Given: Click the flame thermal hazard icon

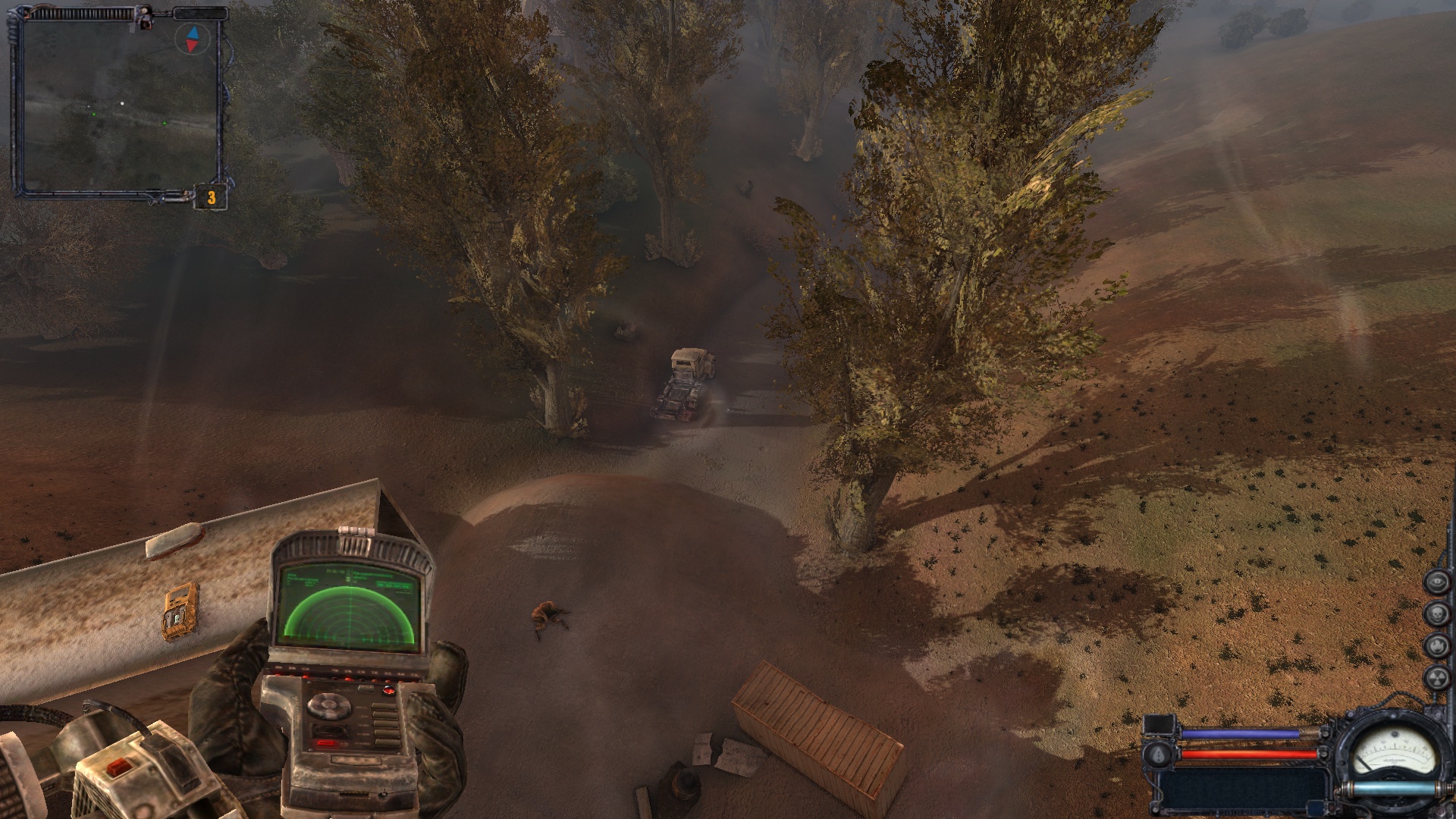Looking at the screenshot, I should click(1436, 646).
